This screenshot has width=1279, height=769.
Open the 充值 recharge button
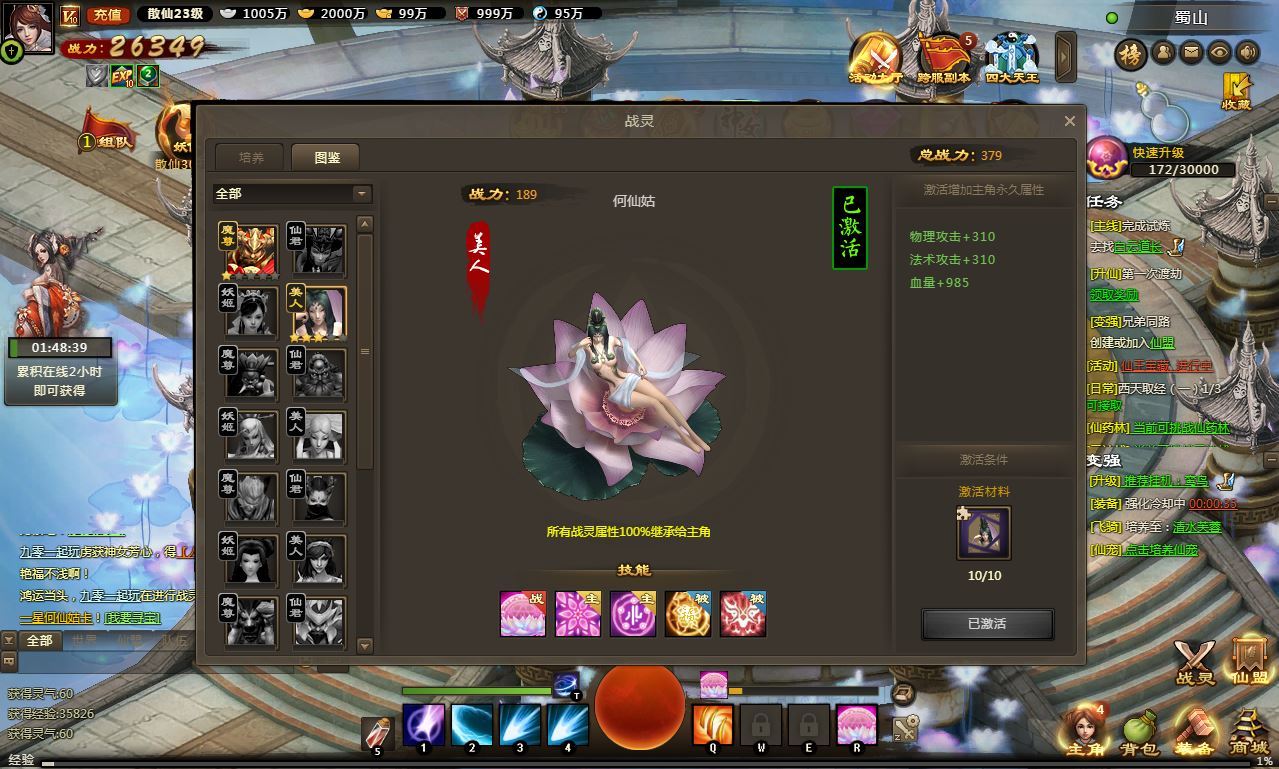coord(107,14)
